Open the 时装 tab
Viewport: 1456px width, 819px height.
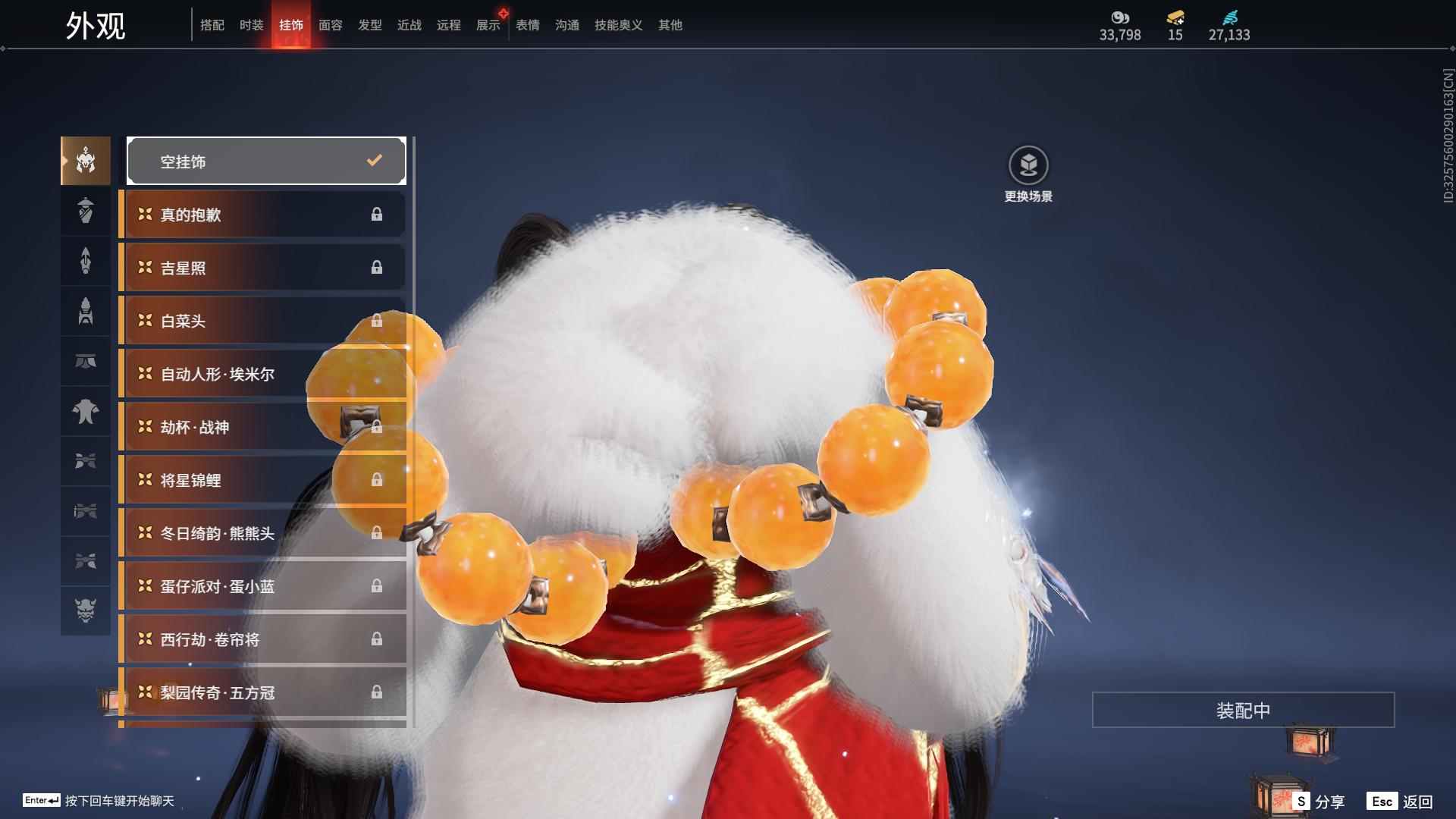pyautogui.click(x=252, y=25)
